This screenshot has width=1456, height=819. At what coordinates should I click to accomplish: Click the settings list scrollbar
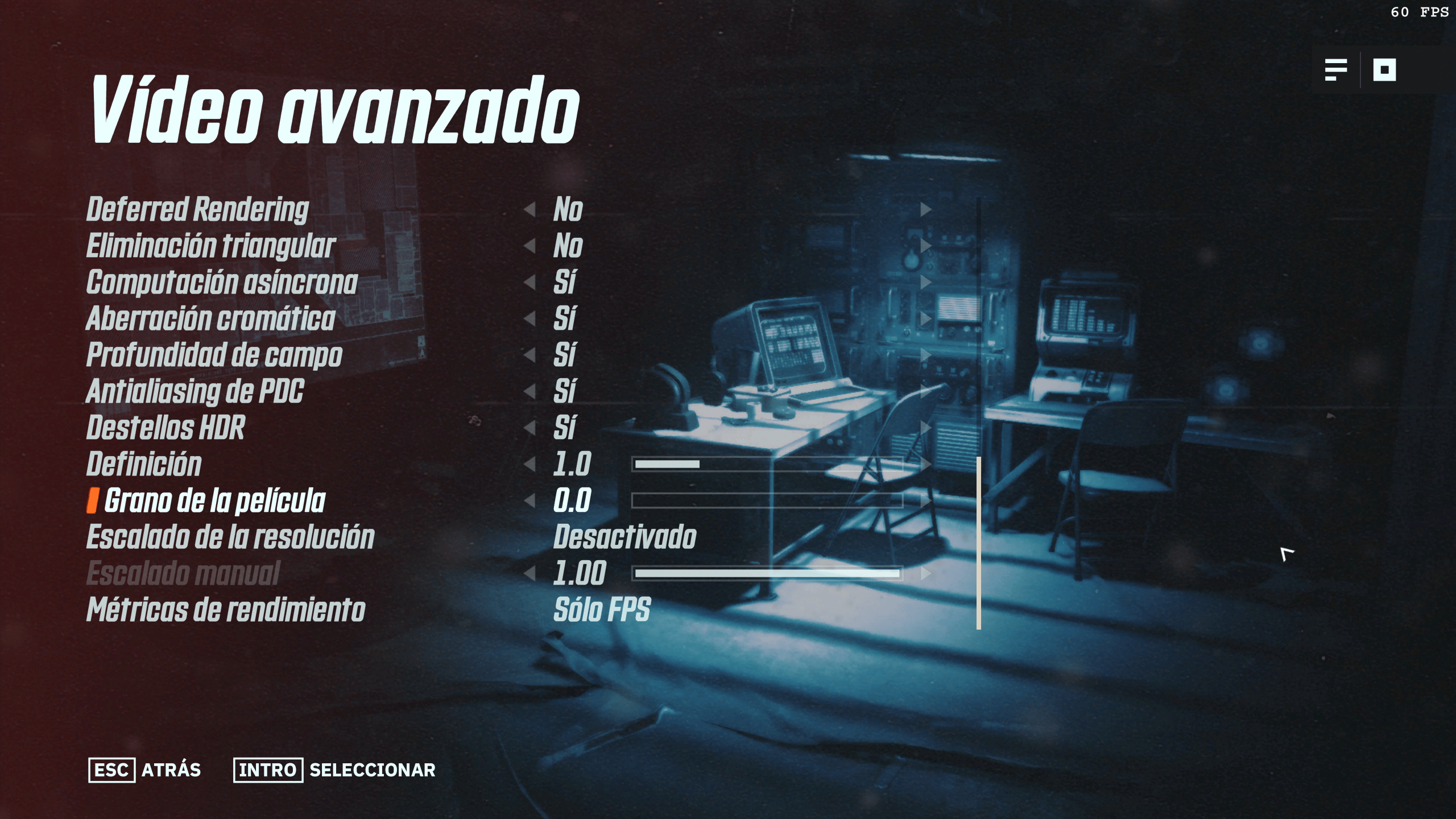coord(979,543)
